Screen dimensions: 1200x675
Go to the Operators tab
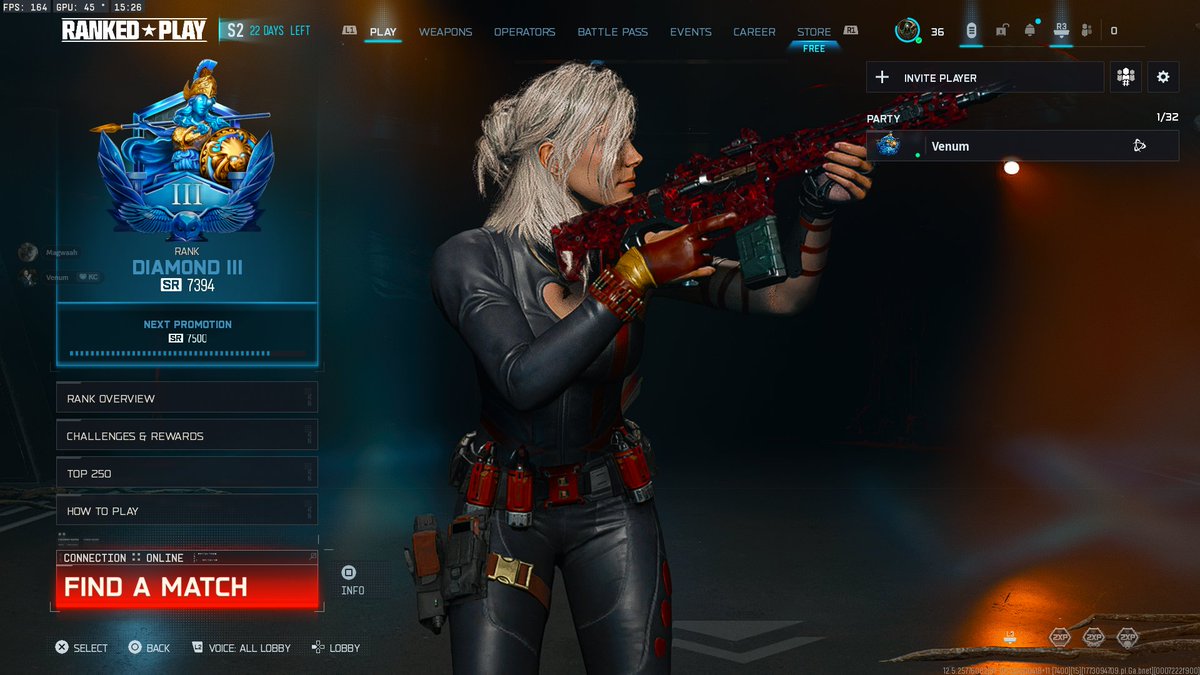point(524,32)
